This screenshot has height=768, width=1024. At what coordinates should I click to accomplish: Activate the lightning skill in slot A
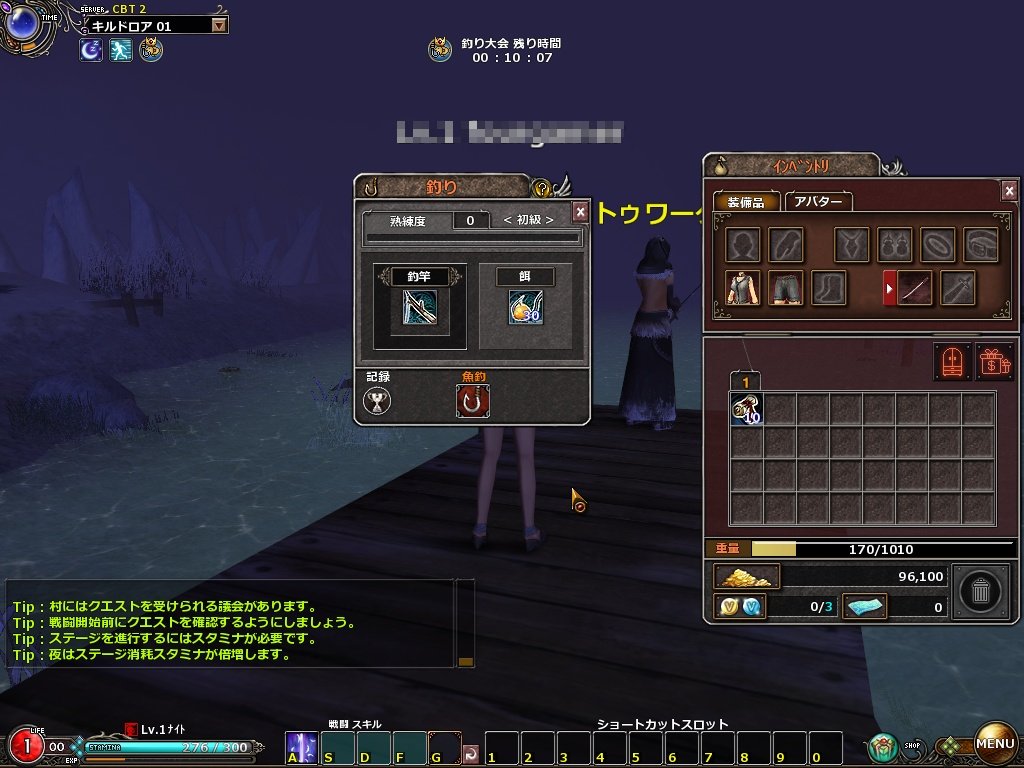[x=301, y=747]
